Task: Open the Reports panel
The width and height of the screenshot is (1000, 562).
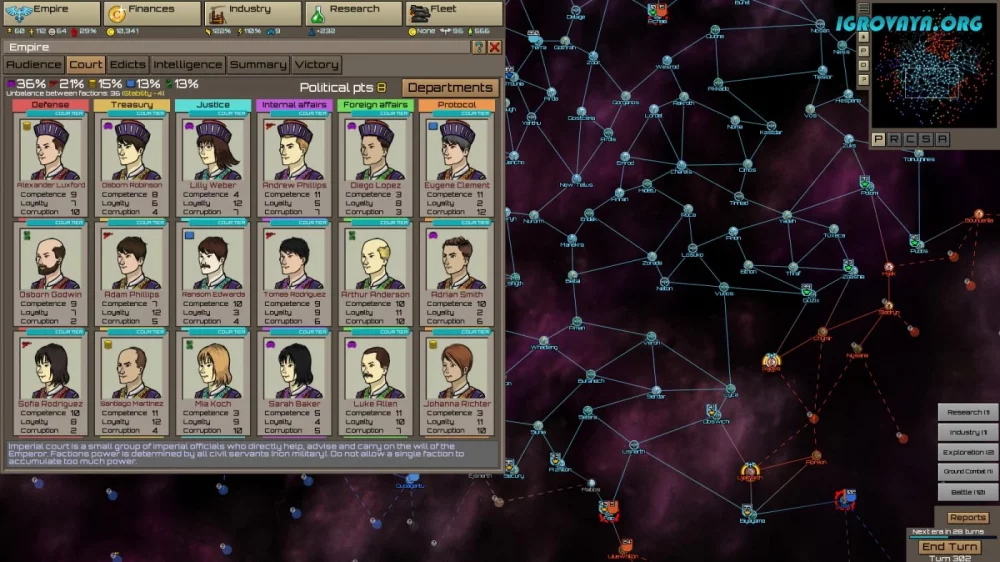Action: pos(967,517)
